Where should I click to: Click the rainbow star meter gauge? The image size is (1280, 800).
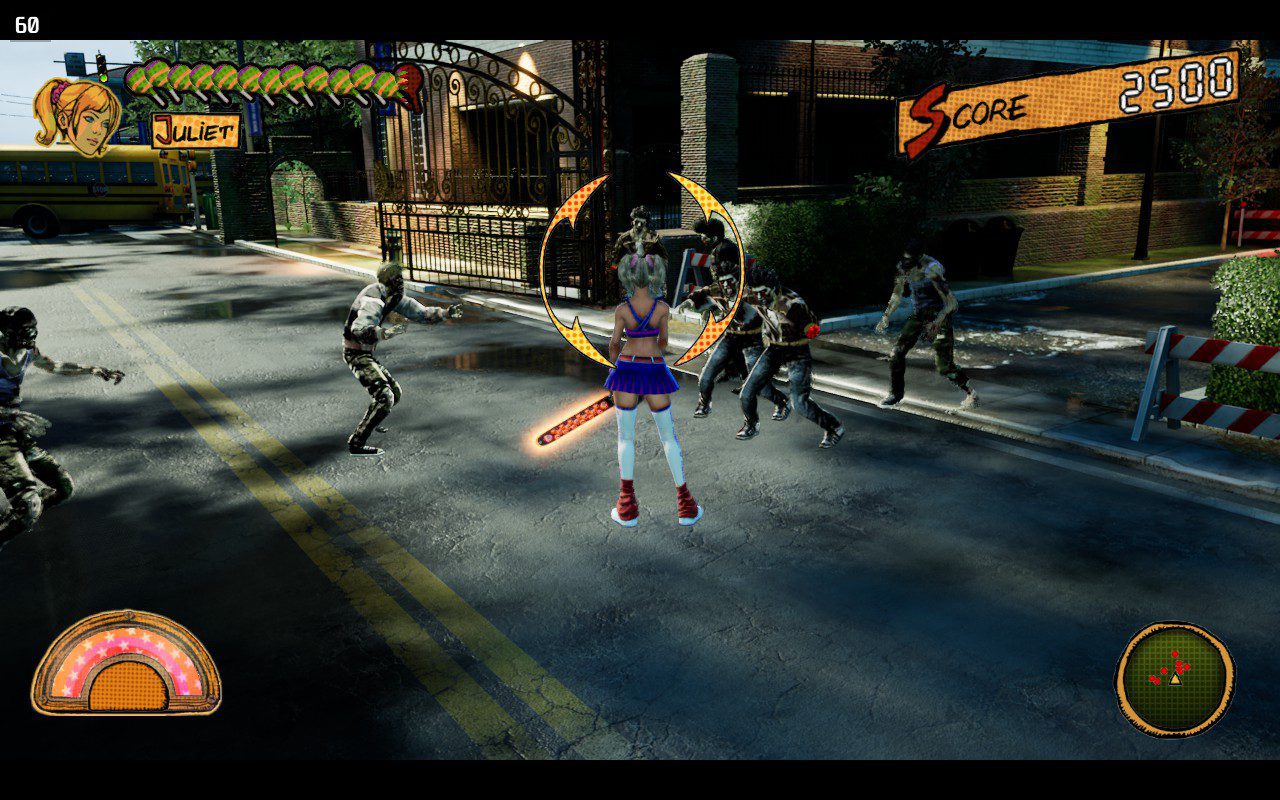coord(126,663)
